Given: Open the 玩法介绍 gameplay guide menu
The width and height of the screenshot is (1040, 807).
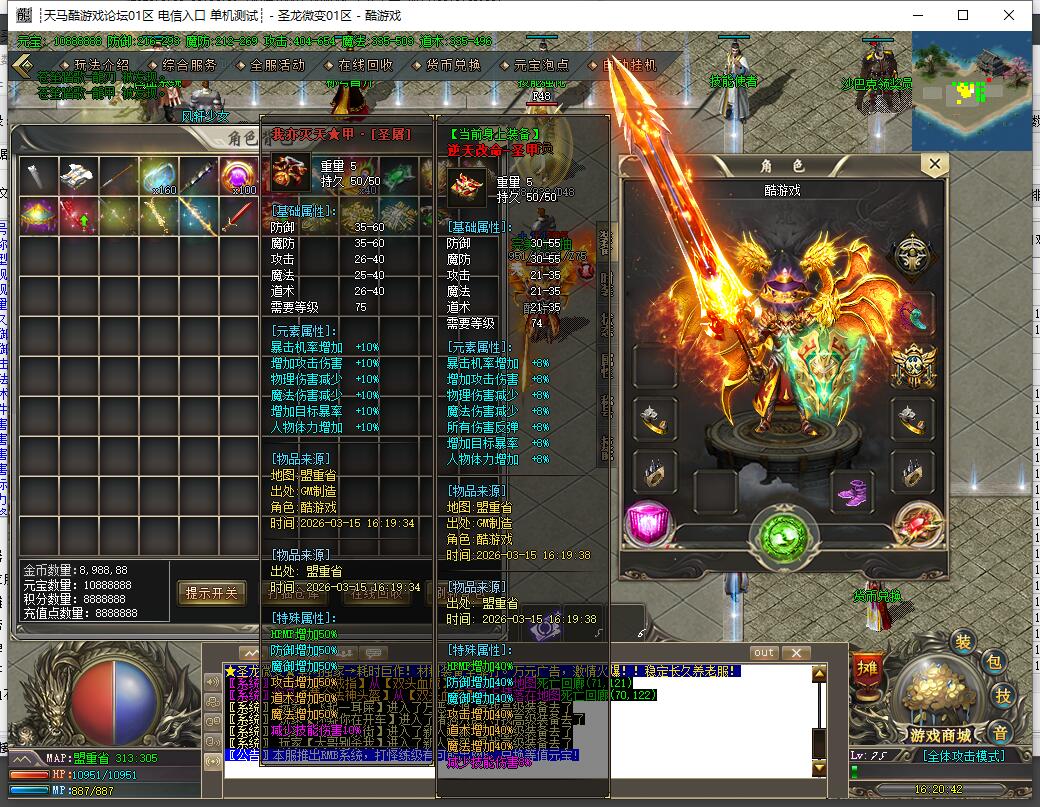Looking at the screenshot, I should [96, 65].
